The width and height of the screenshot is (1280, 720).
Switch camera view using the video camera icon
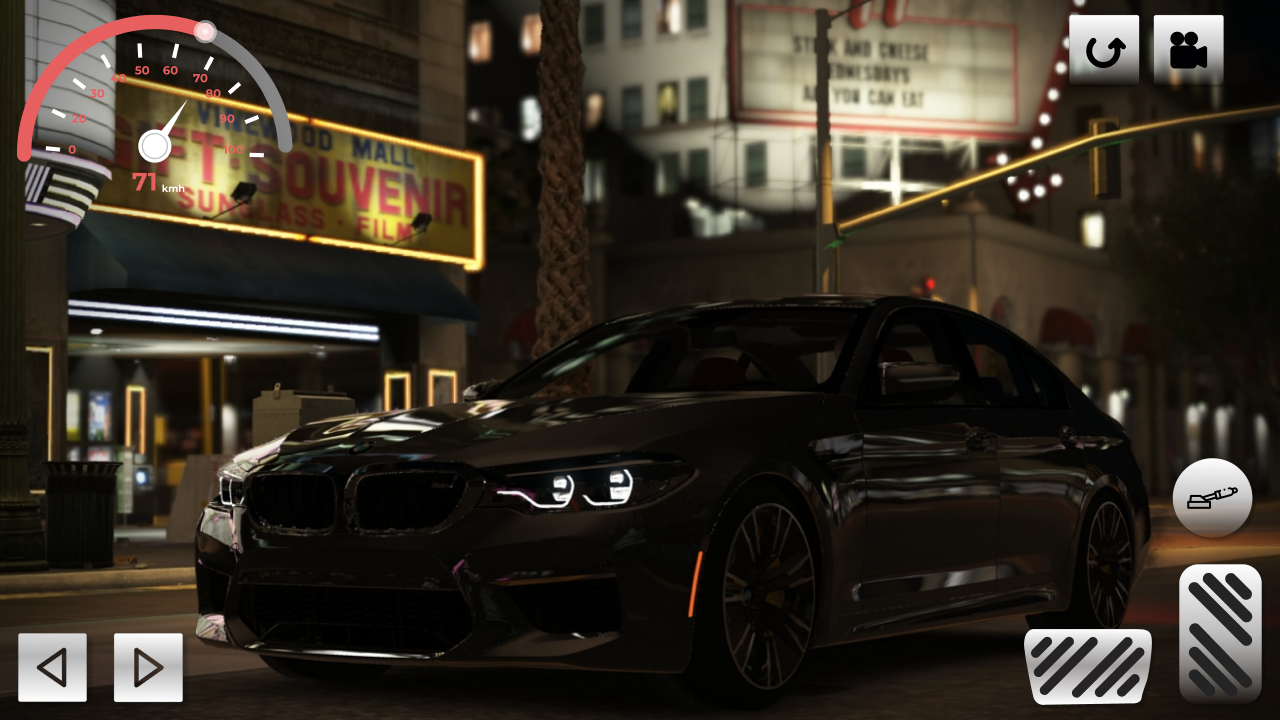tap(1189, 47)
